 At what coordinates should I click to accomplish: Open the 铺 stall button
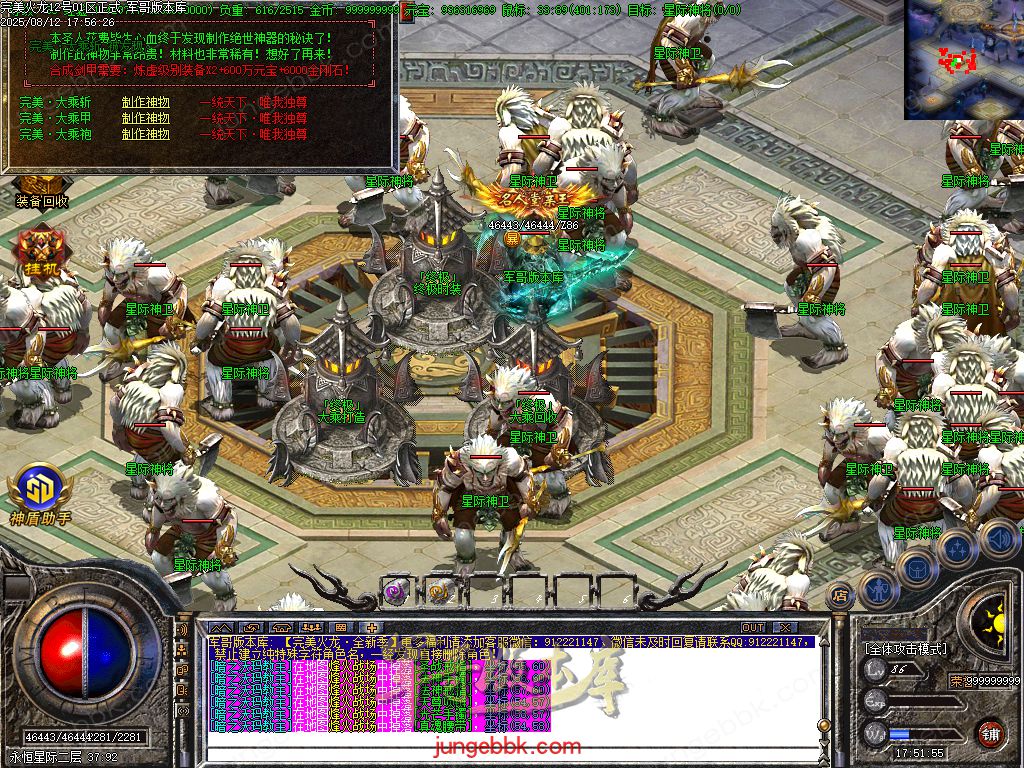[x=990, y=733]
